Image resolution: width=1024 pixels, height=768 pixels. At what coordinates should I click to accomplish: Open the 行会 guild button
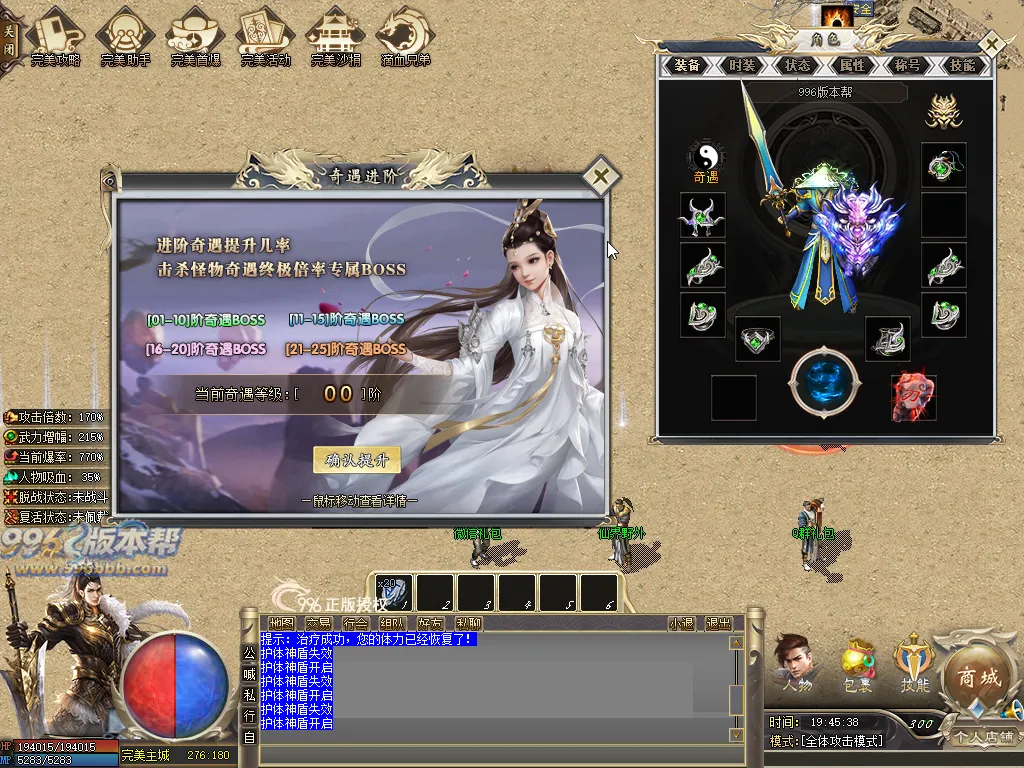(x=356, y=623)
